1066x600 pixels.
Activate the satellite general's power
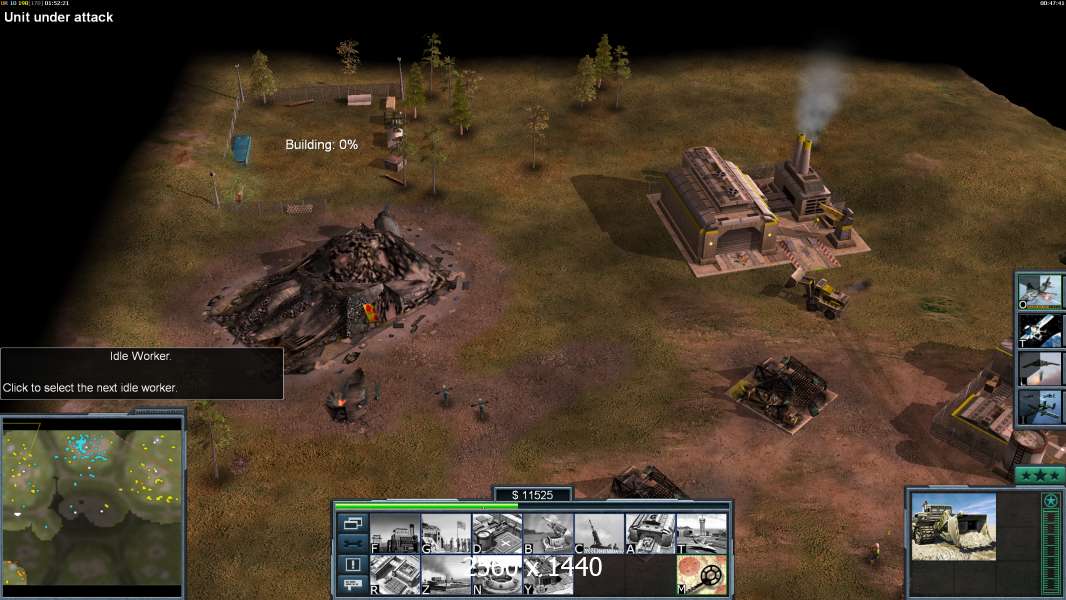[x=1041, y=329]
